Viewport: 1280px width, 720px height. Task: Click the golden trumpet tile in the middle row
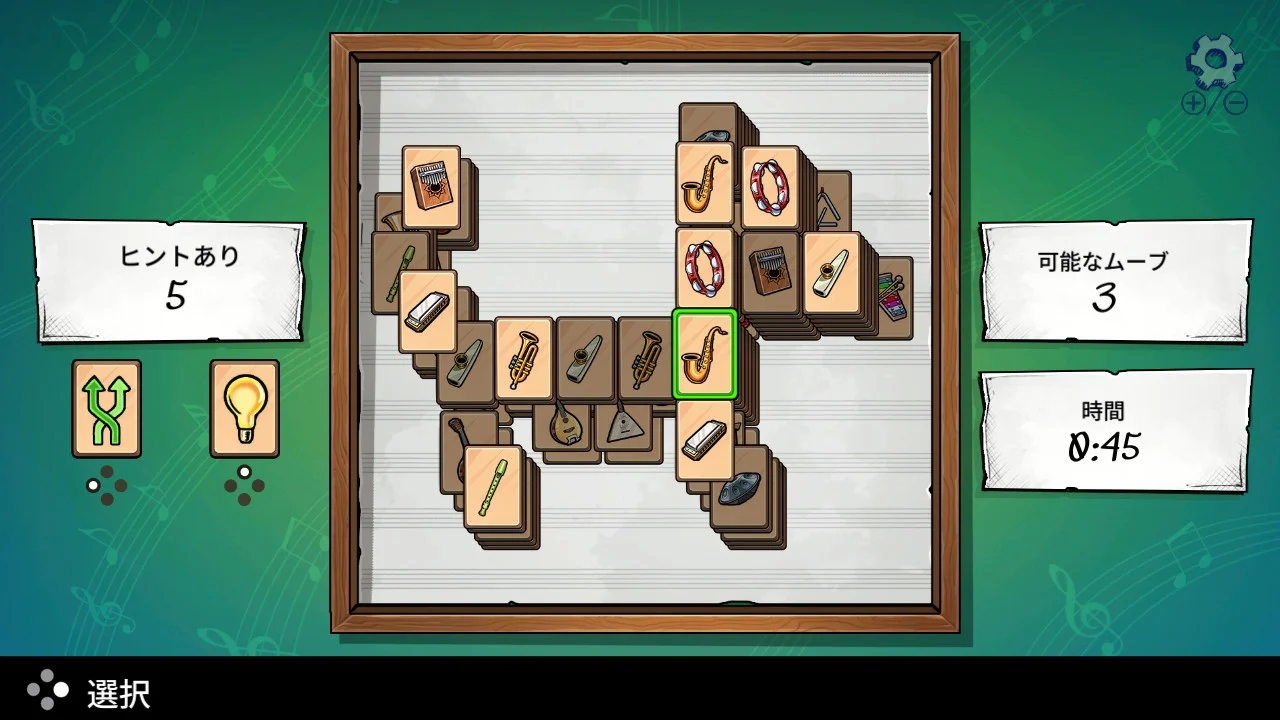[x=525, y=358]
